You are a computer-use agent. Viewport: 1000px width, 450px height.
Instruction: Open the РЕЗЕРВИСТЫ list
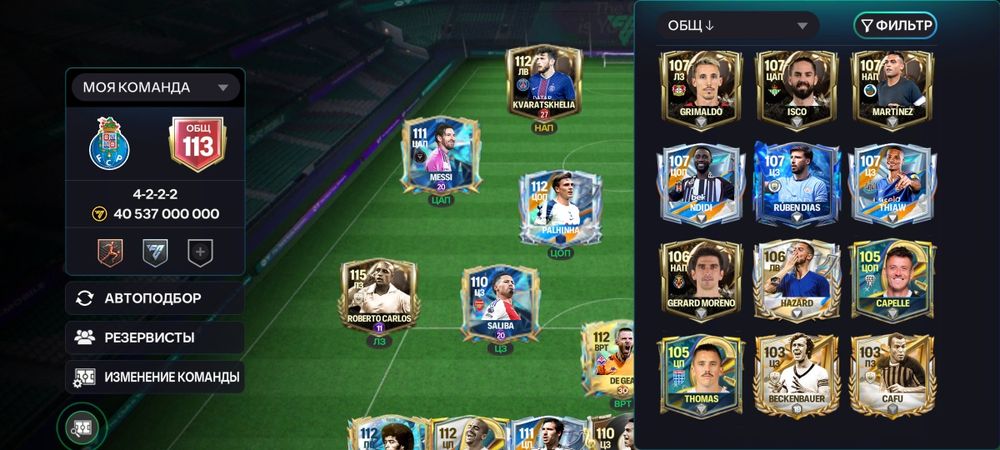point(155,338)
